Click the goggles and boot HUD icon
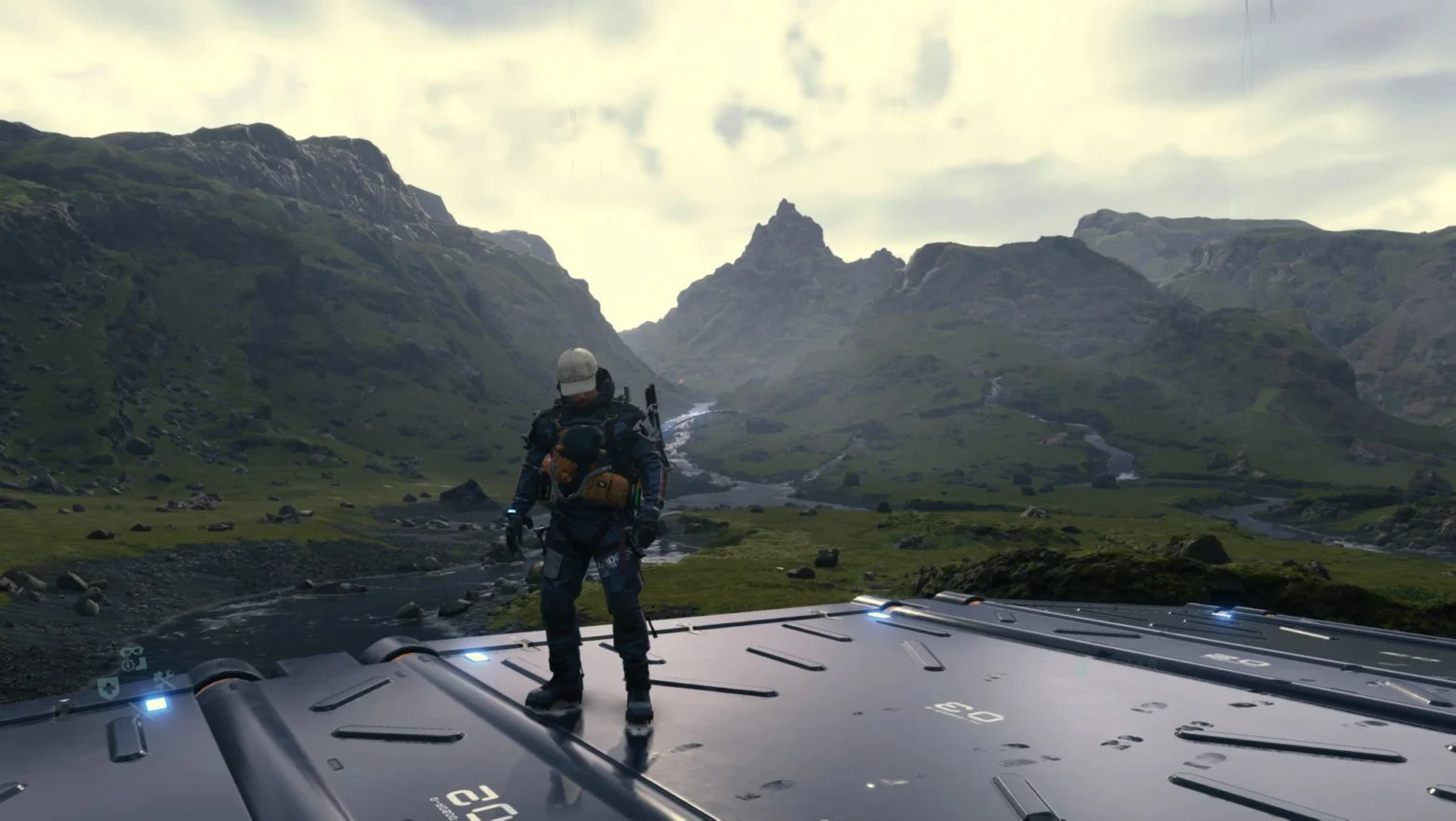Screen dimensions: 1456x821 coord(133,659)
